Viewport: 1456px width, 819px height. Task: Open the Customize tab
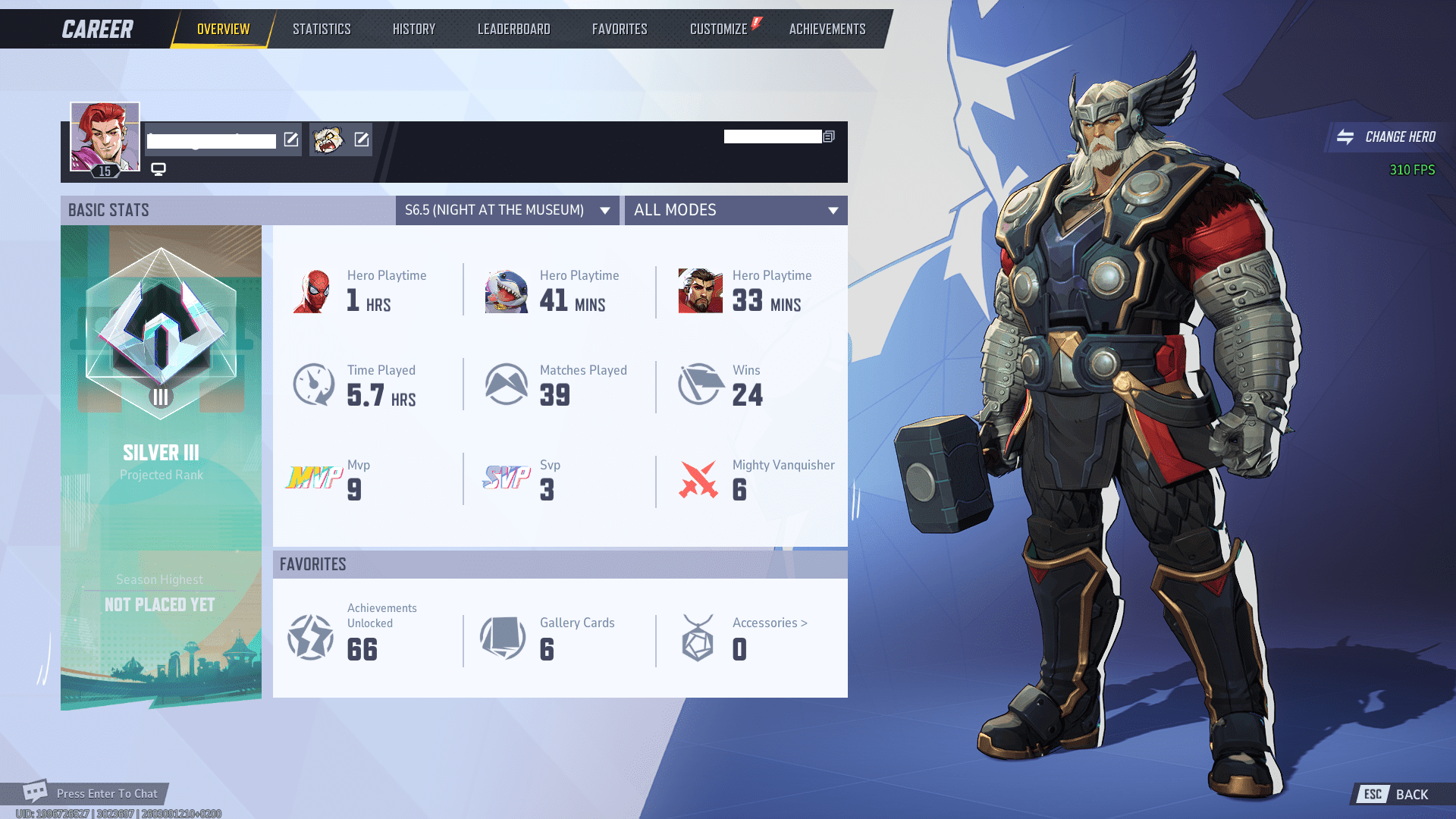pyautogui.click(x=717, y=28)
